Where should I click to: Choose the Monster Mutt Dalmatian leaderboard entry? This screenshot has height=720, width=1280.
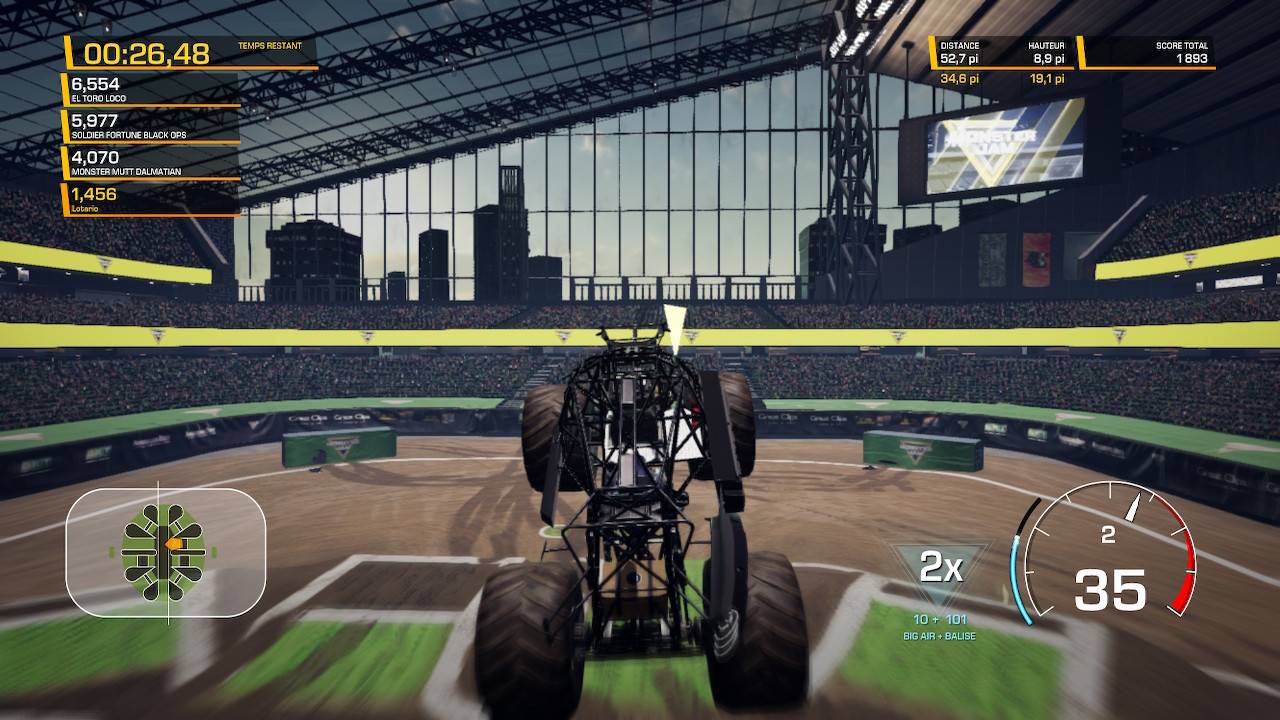click(152, 162)
